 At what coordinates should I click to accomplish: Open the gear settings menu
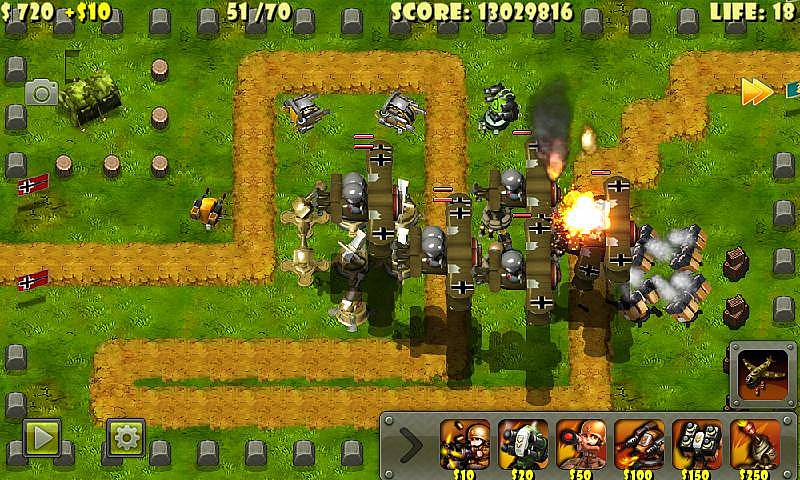pyautogui.click(x=127, y=436)
